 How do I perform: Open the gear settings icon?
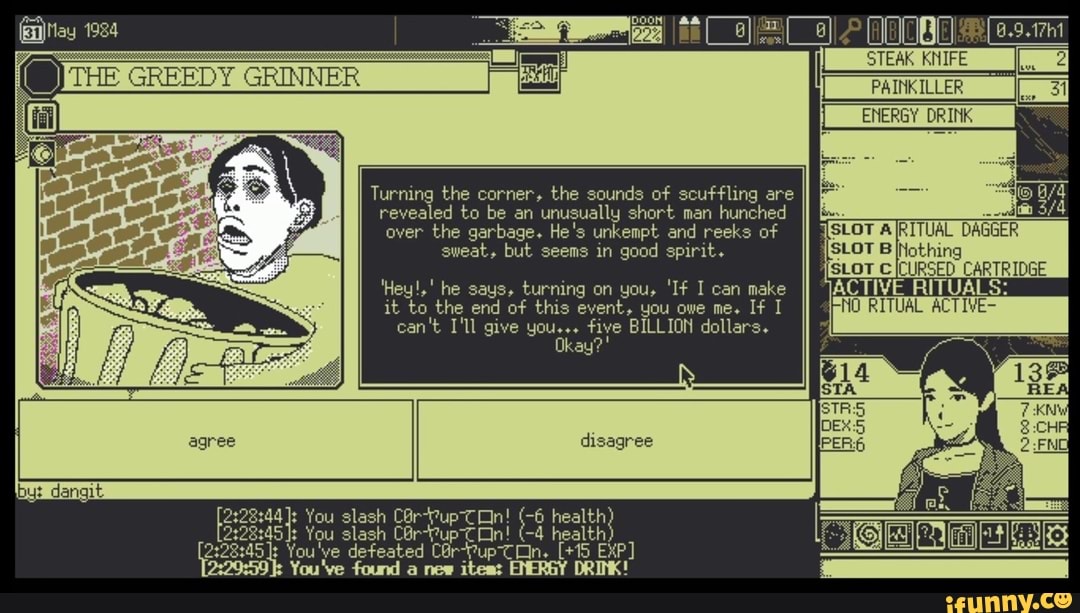point(1056,535)
